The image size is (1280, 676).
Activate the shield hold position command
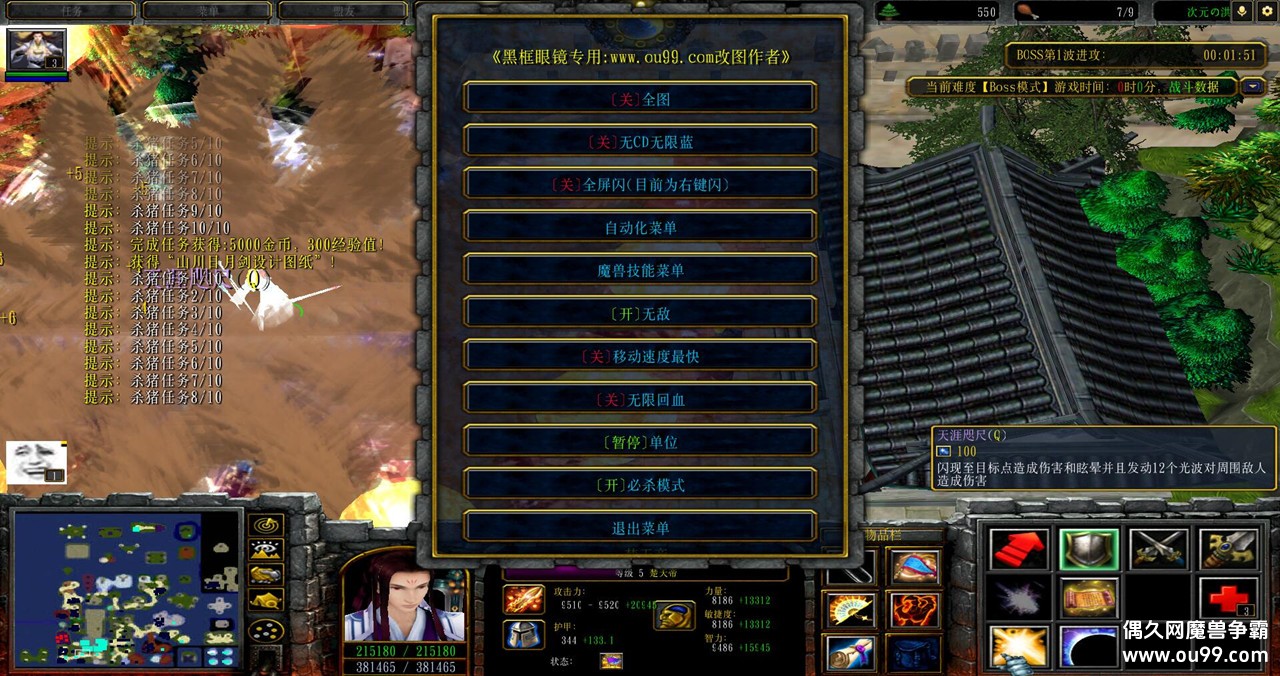(x=1088, y=549)
